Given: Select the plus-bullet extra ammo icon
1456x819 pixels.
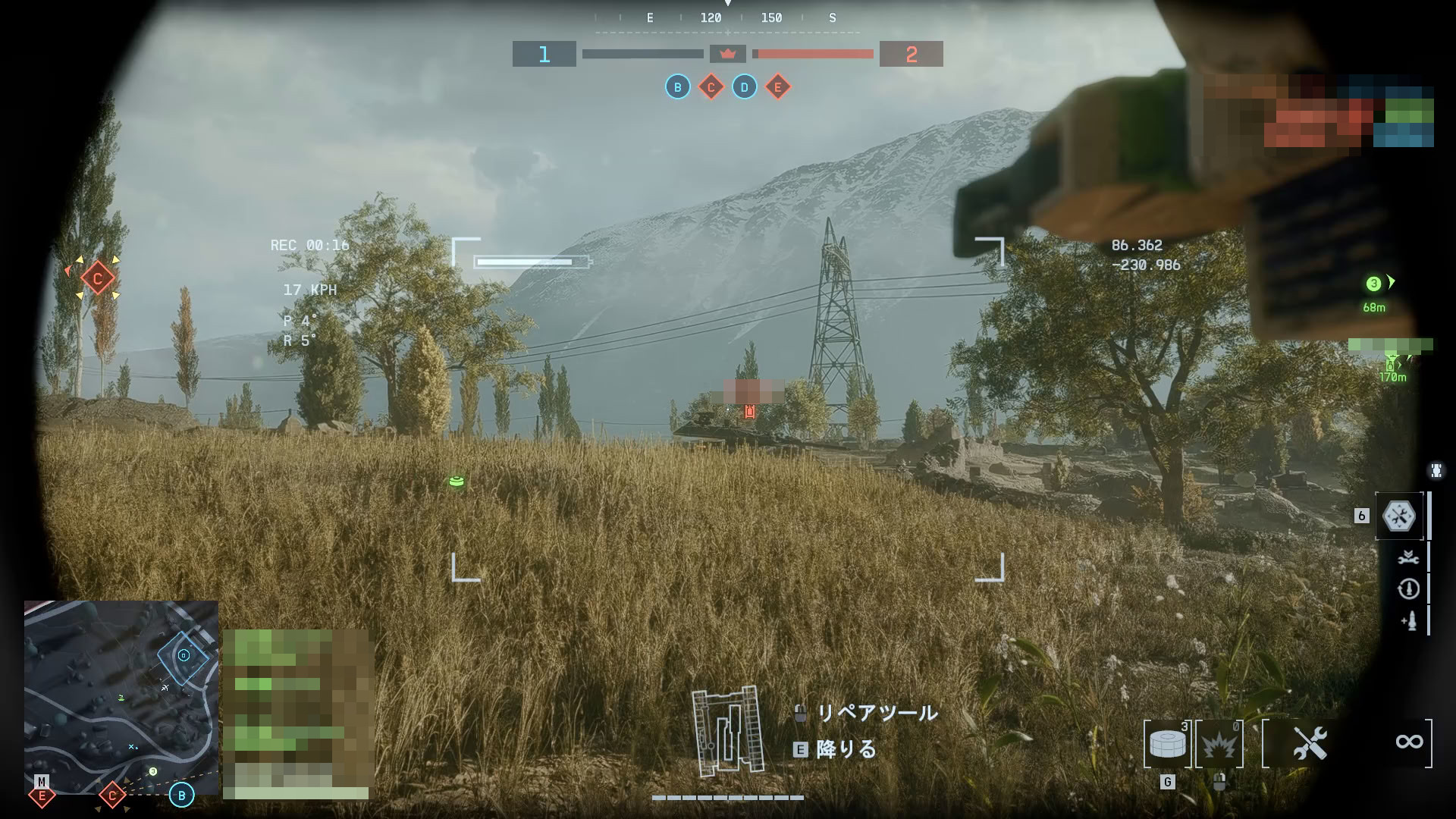Looking at the screenshot, I should point(1408,622).
